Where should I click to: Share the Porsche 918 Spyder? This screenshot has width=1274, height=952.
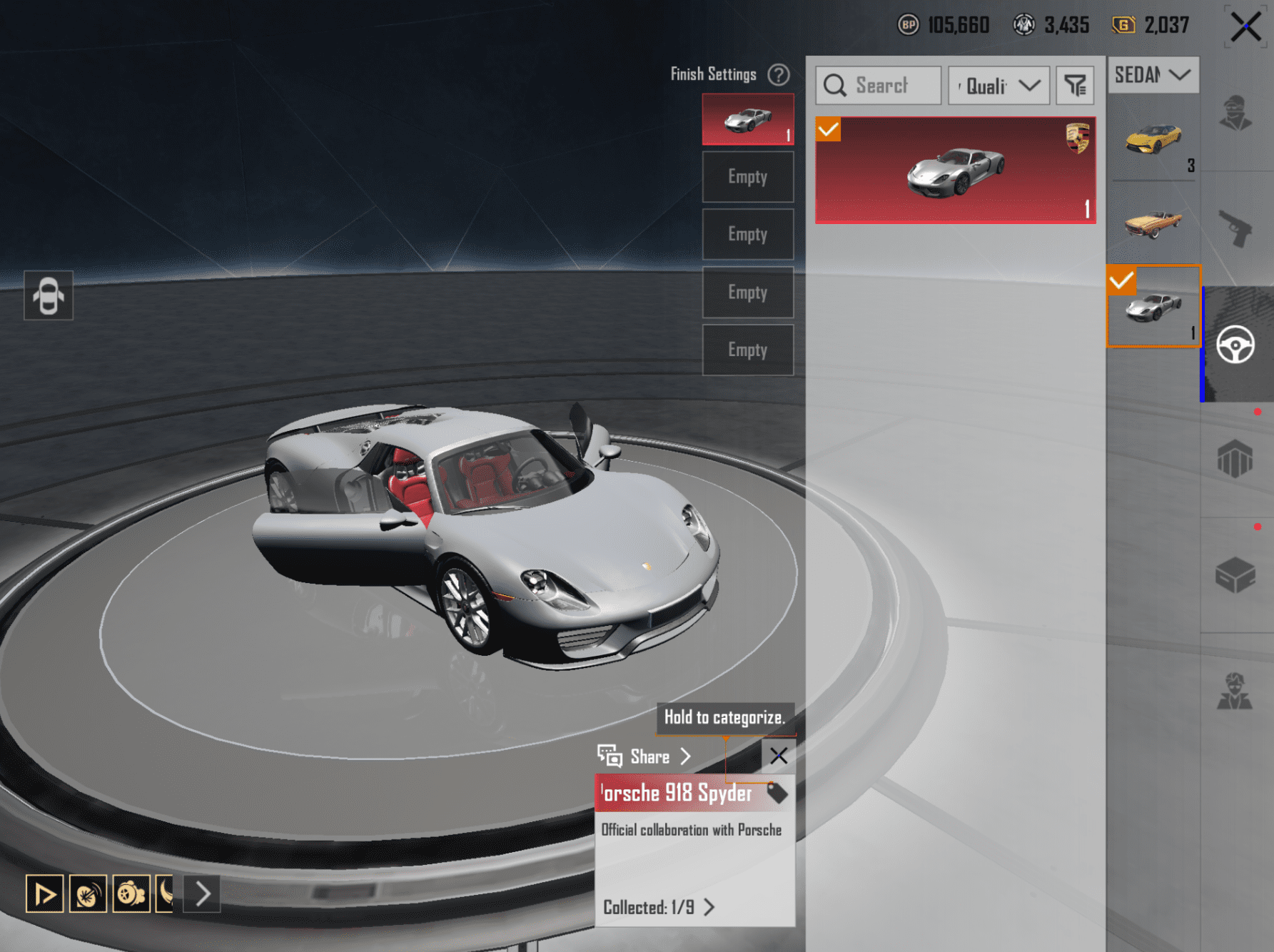644,756
